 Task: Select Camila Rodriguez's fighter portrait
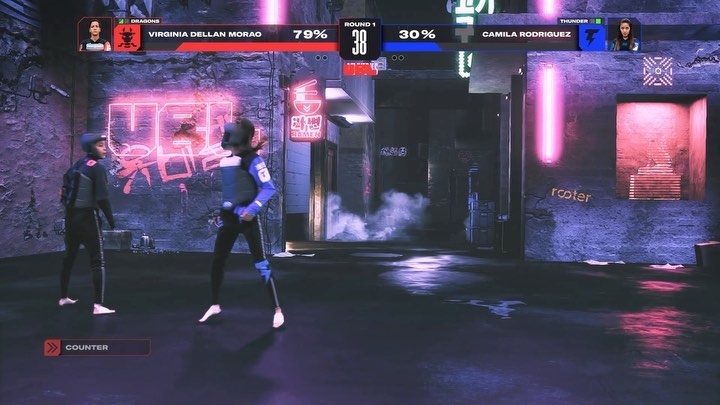[x=624, y=35]
